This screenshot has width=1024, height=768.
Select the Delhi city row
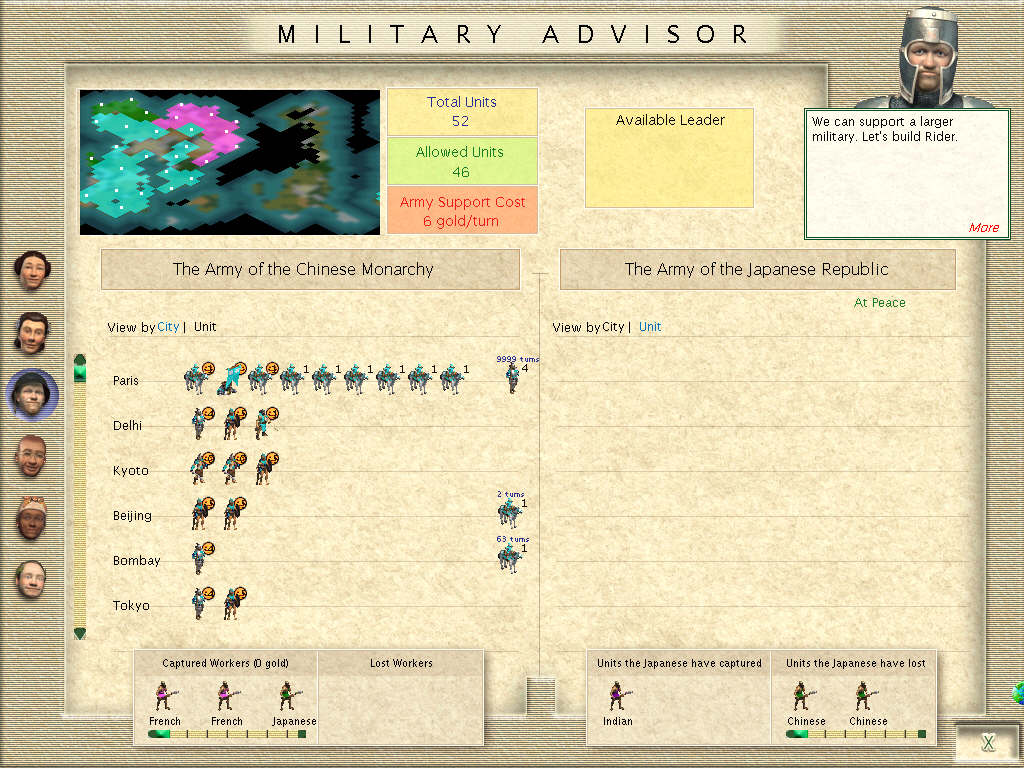128,426
